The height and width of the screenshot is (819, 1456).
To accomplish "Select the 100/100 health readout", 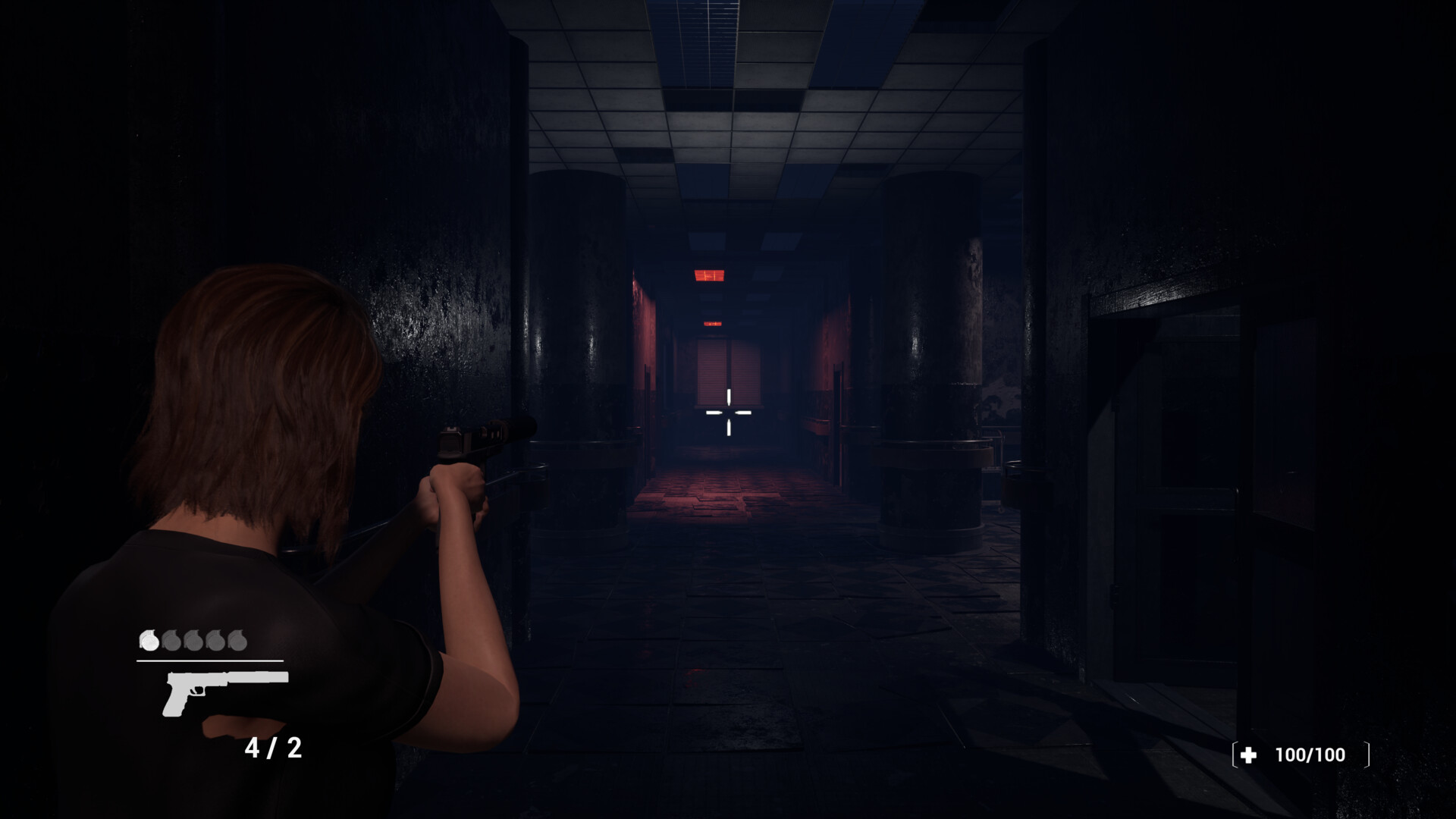I will (1310, 755).
